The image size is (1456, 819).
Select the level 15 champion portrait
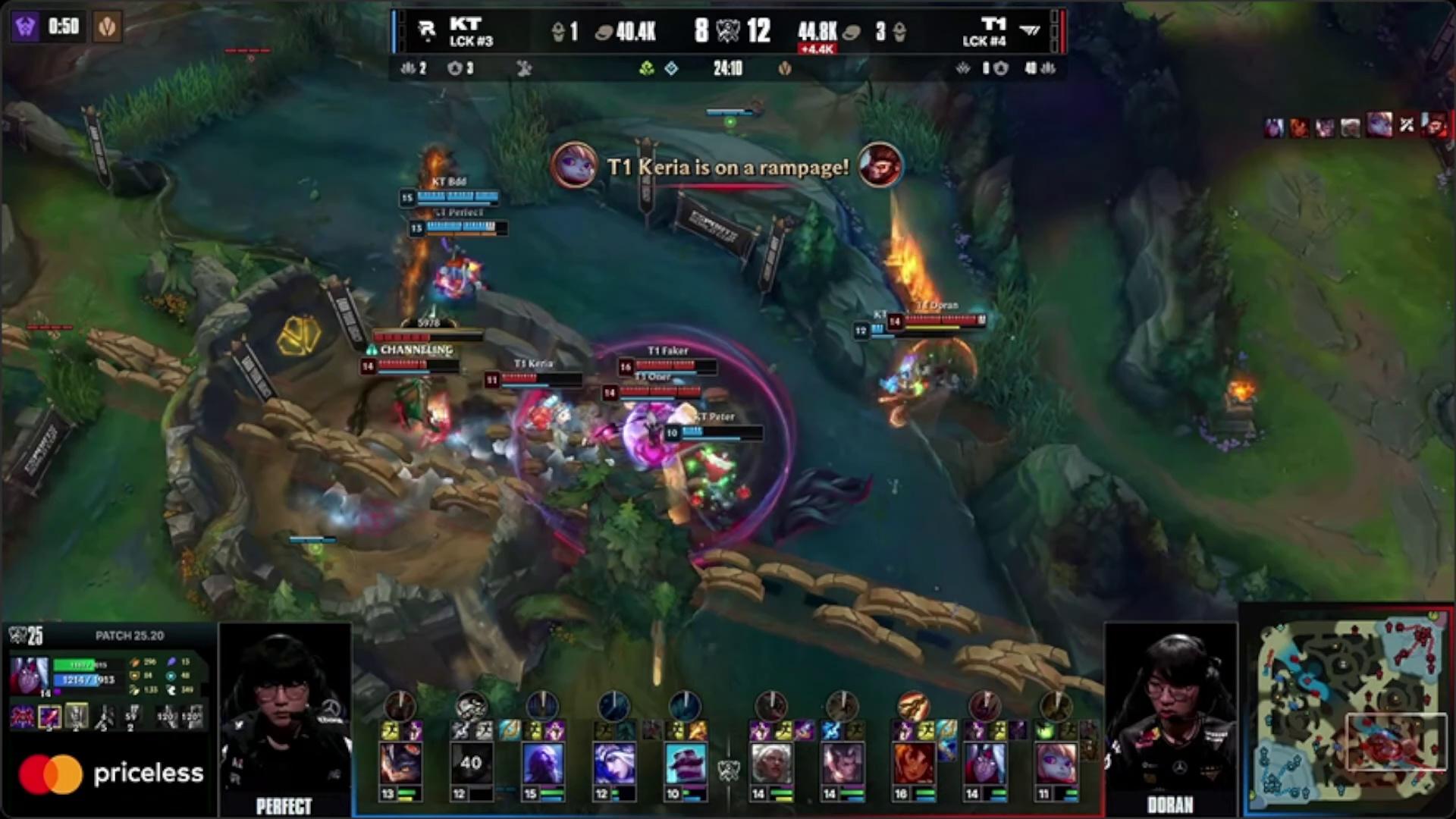[x=542, y=763]
